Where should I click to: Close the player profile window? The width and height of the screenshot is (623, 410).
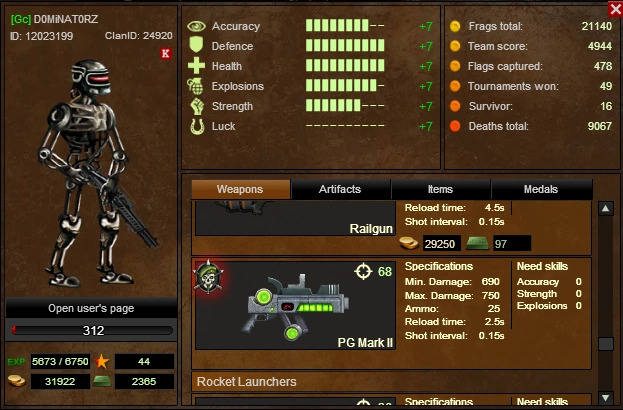pyautogui.click(x=615, y=8)
